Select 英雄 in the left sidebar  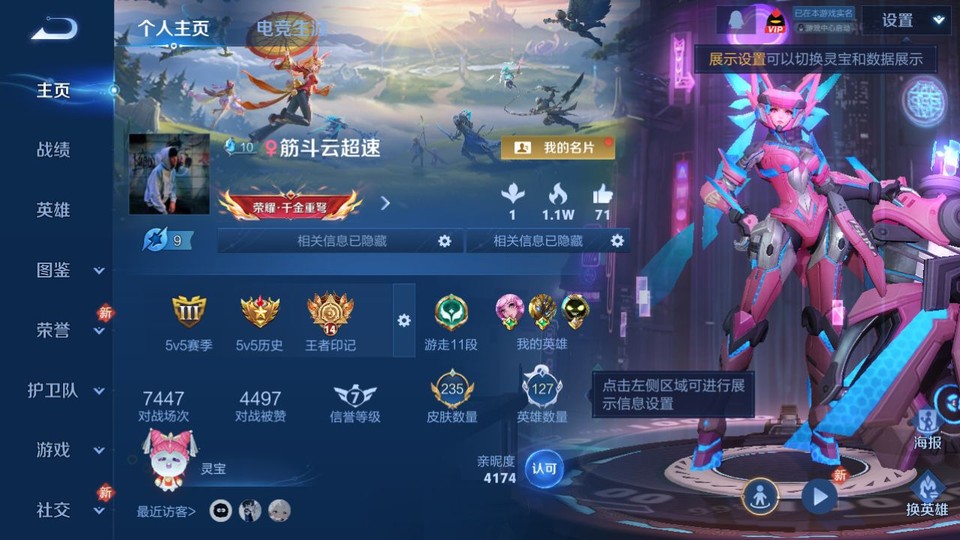pos(53,210)
